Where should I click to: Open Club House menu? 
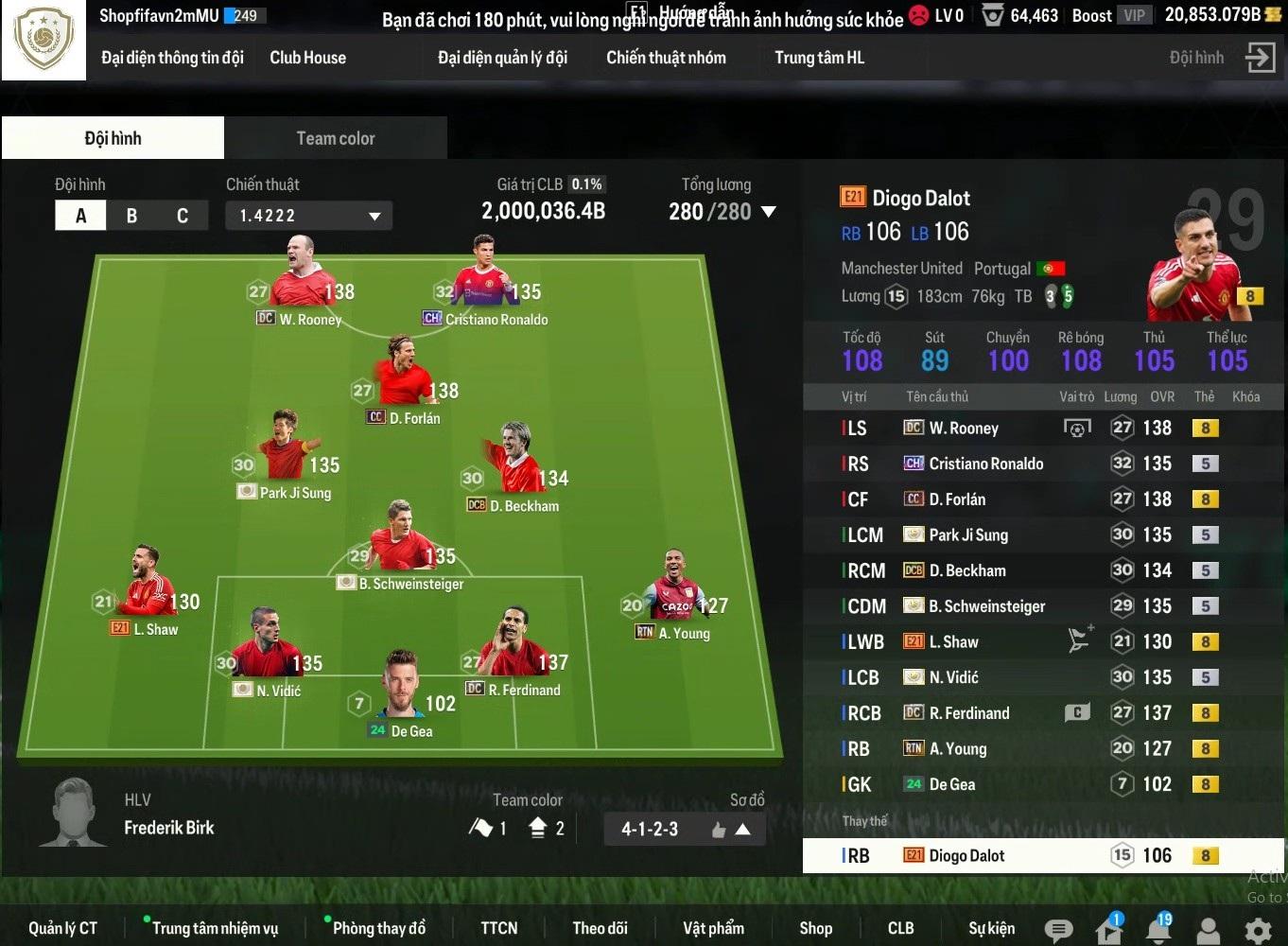point(307,58)
